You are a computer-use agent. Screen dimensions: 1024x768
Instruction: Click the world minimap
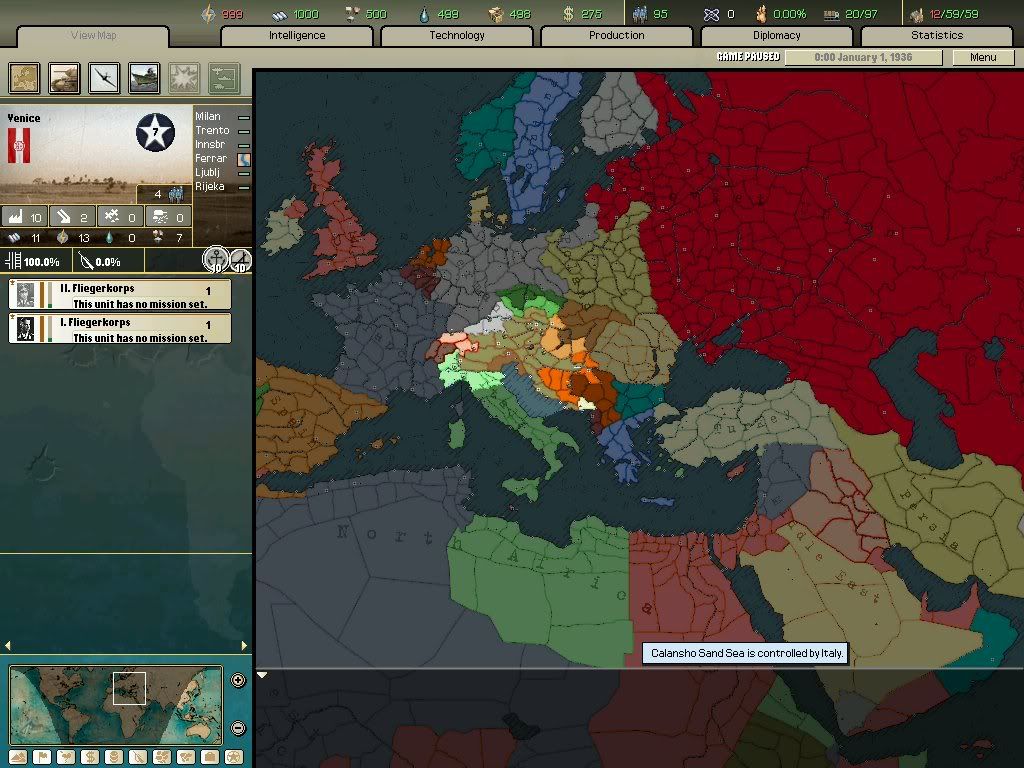115,705
